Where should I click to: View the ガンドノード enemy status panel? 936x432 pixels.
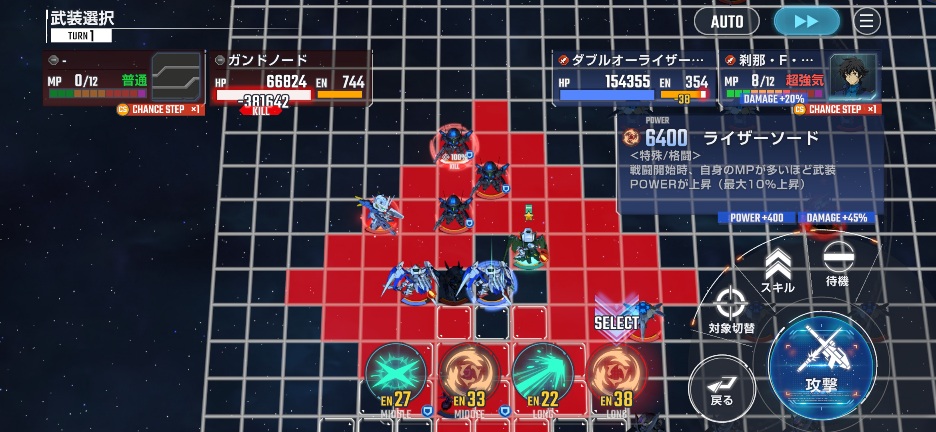pyautogui.click(x=290, y=81)
